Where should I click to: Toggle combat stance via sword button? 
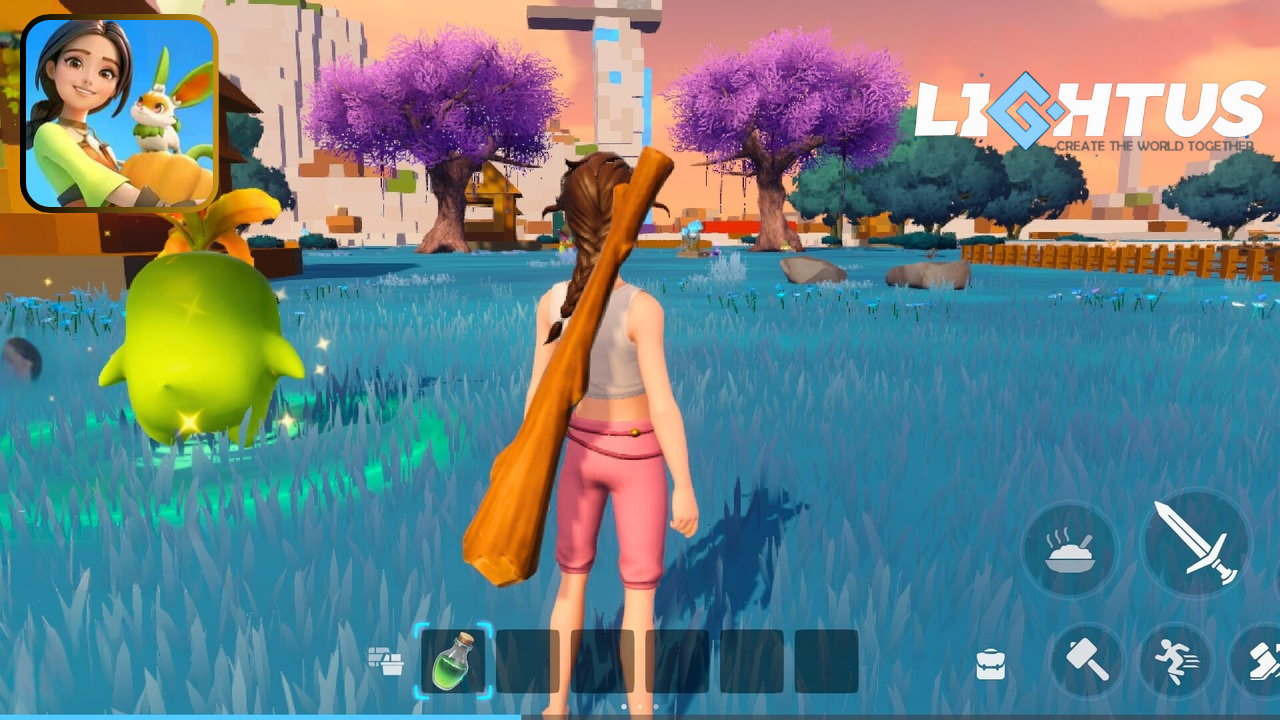1196,543
